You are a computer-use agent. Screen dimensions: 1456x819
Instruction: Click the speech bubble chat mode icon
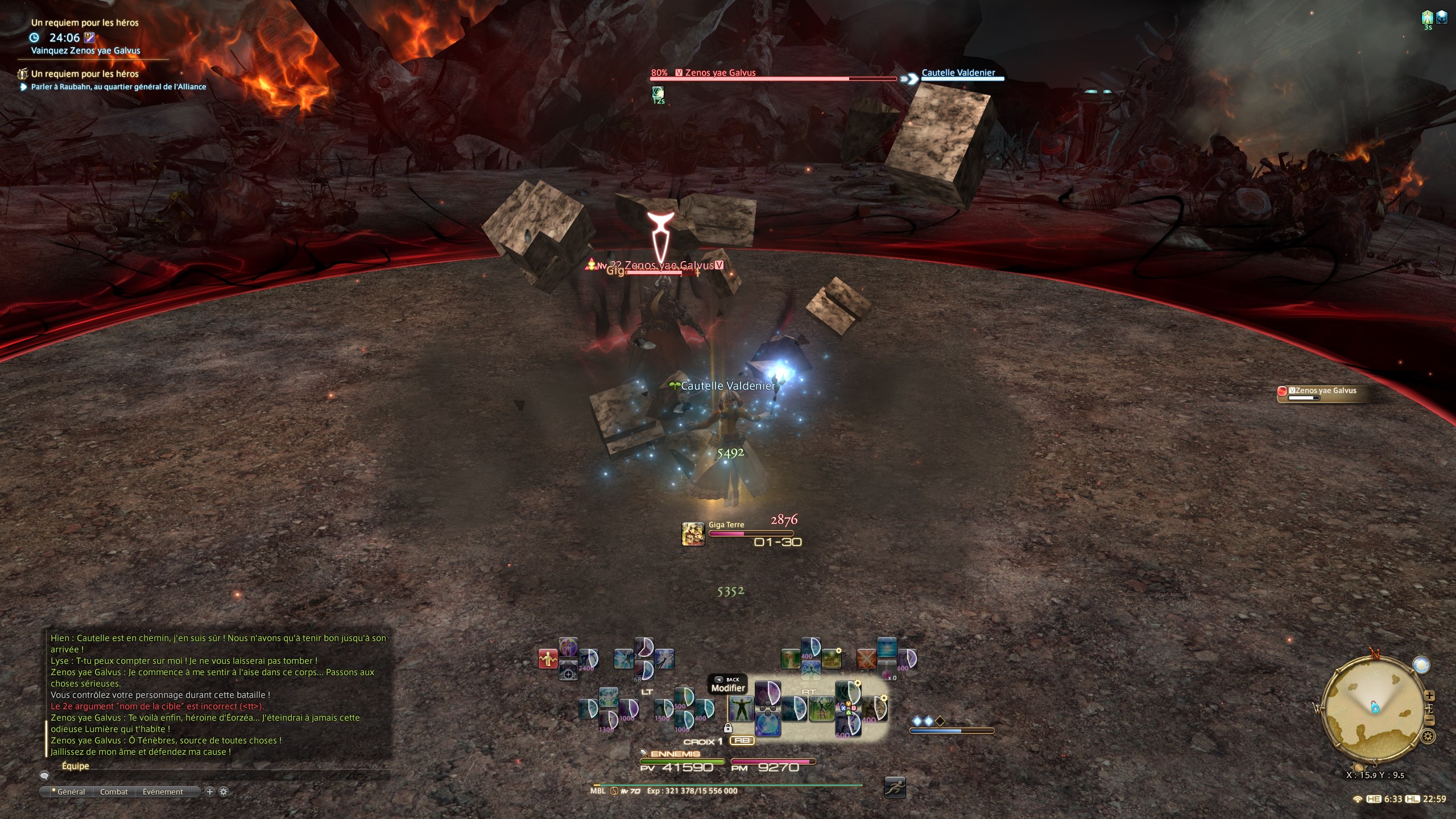(44, 776)
